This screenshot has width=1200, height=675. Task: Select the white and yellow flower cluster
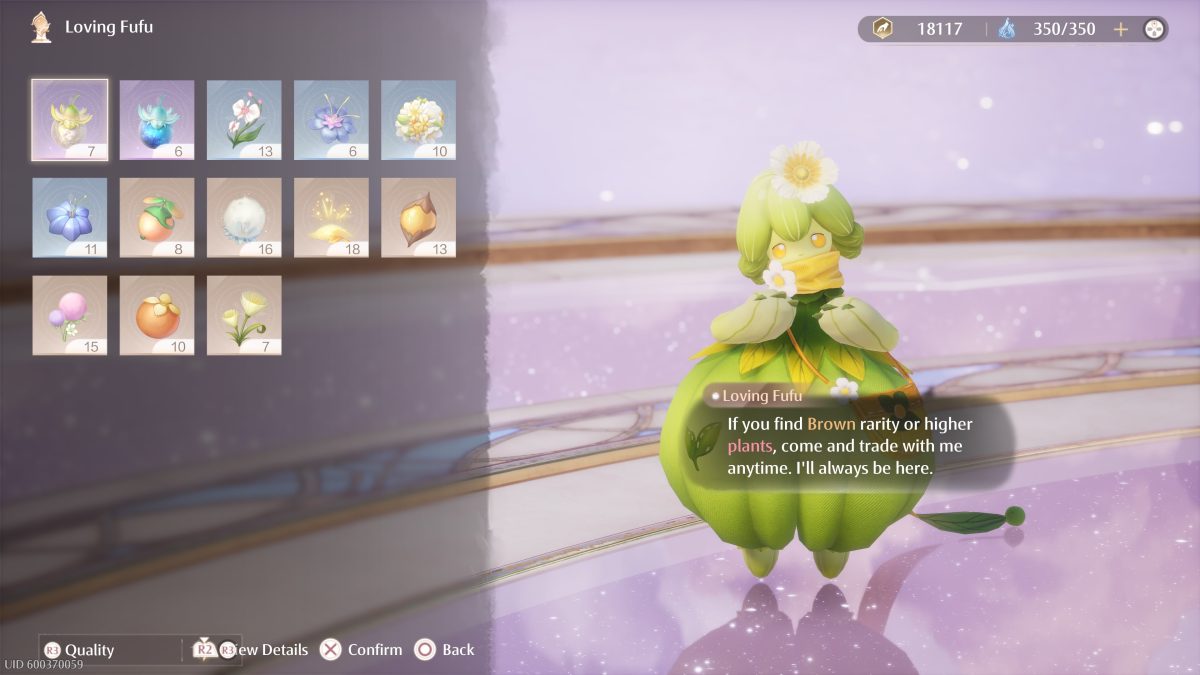[x=418, y=119]
